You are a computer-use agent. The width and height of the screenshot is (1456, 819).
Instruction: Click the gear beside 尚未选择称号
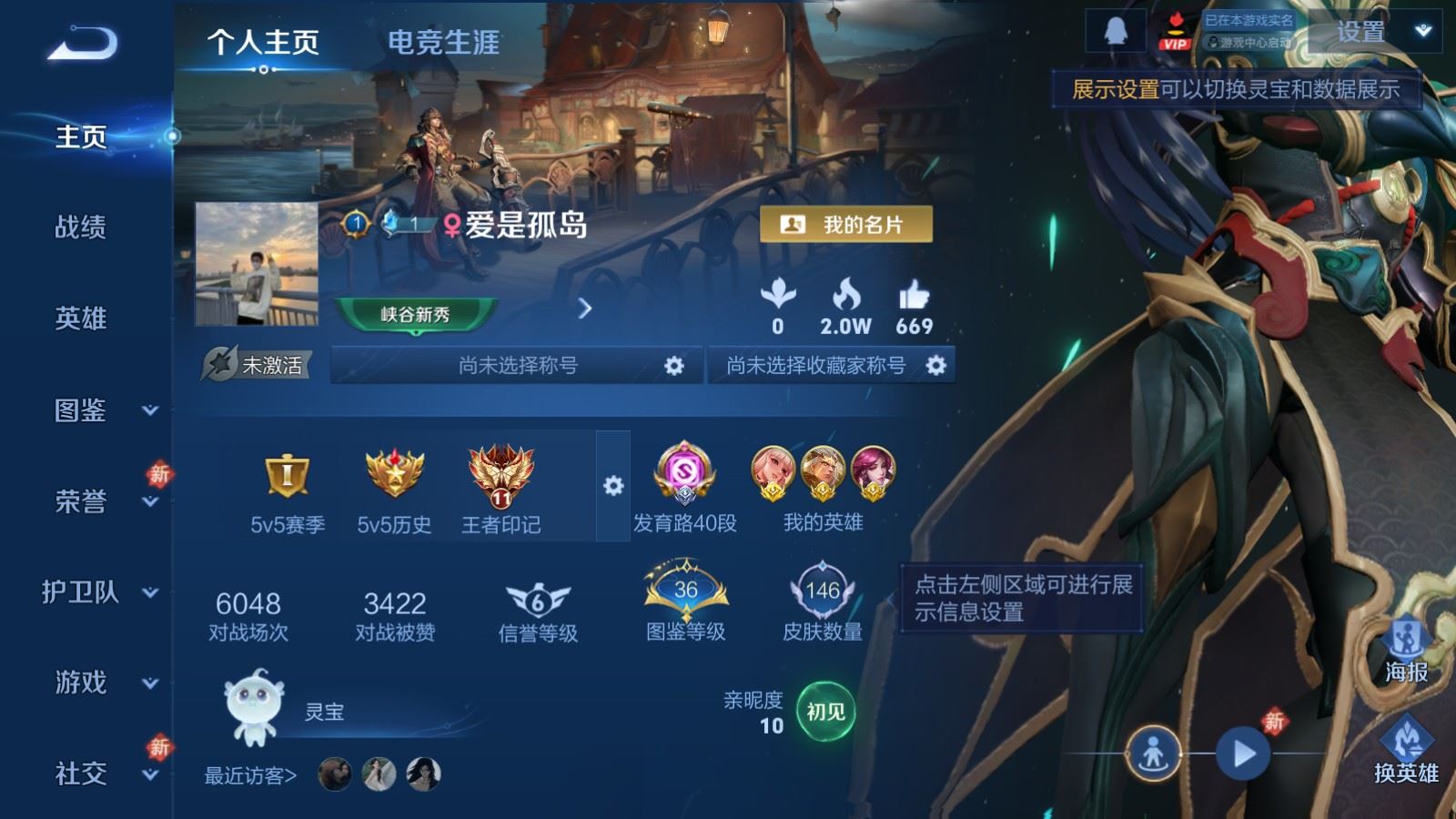tap(673, 366)
